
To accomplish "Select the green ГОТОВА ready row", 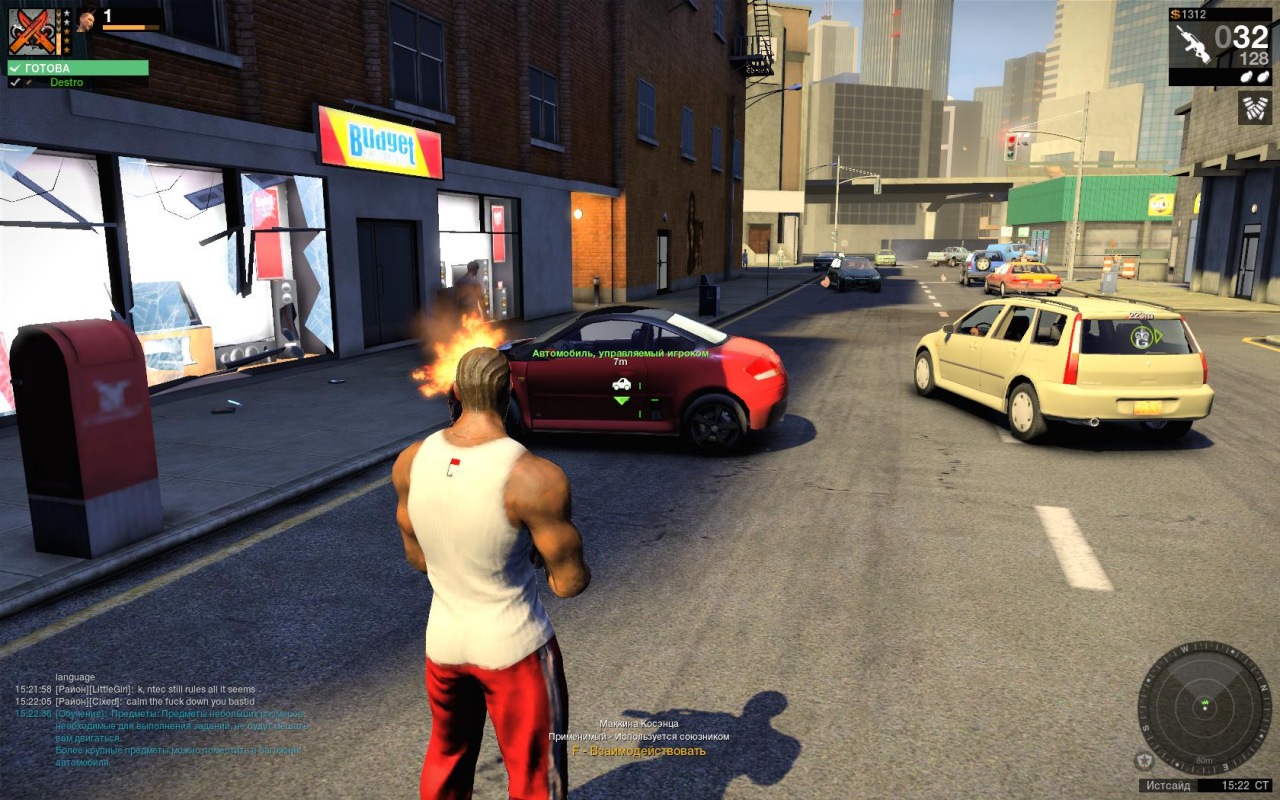I will [x=78, y=68].
